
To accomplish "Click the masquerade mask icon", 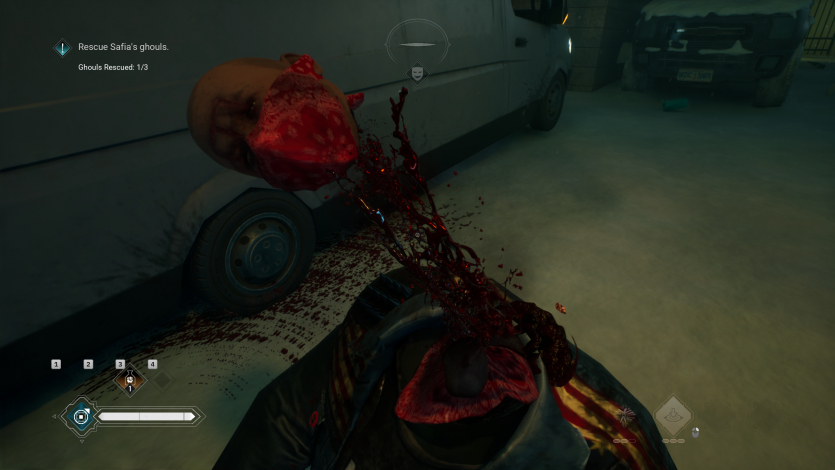I will coord(415,73).
